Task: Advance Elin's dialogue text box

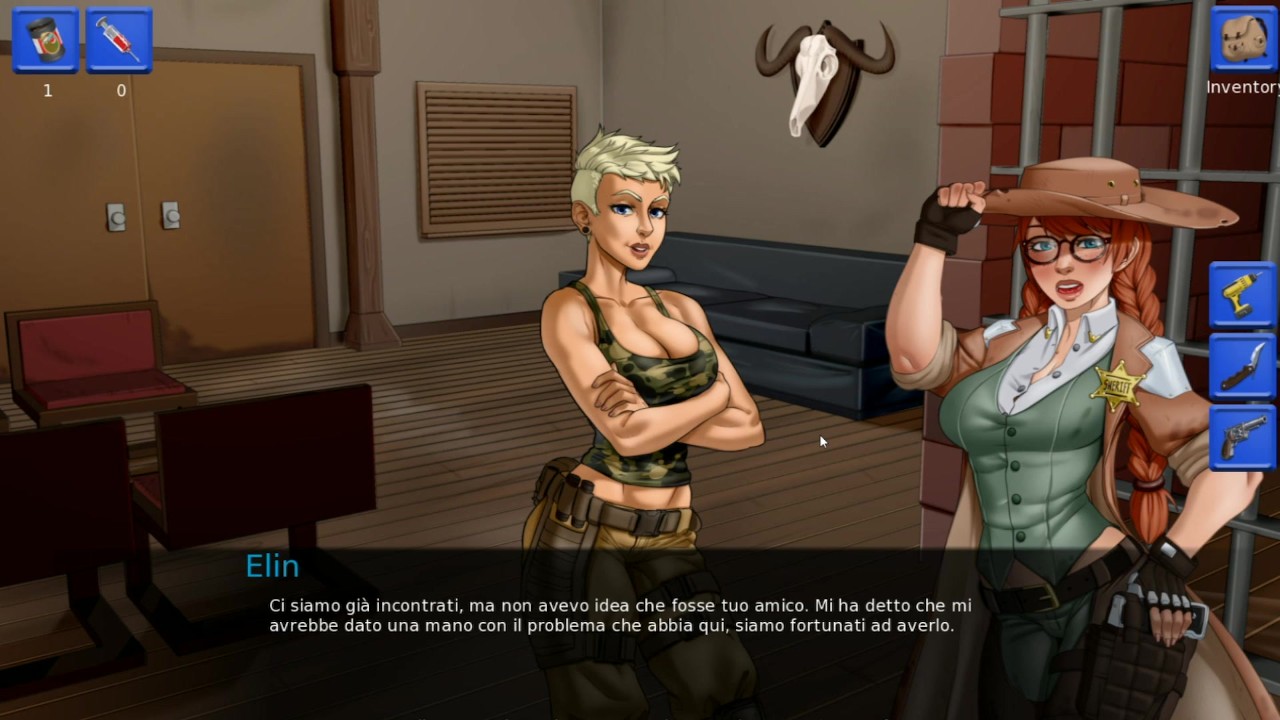Action: click(620, 616)
